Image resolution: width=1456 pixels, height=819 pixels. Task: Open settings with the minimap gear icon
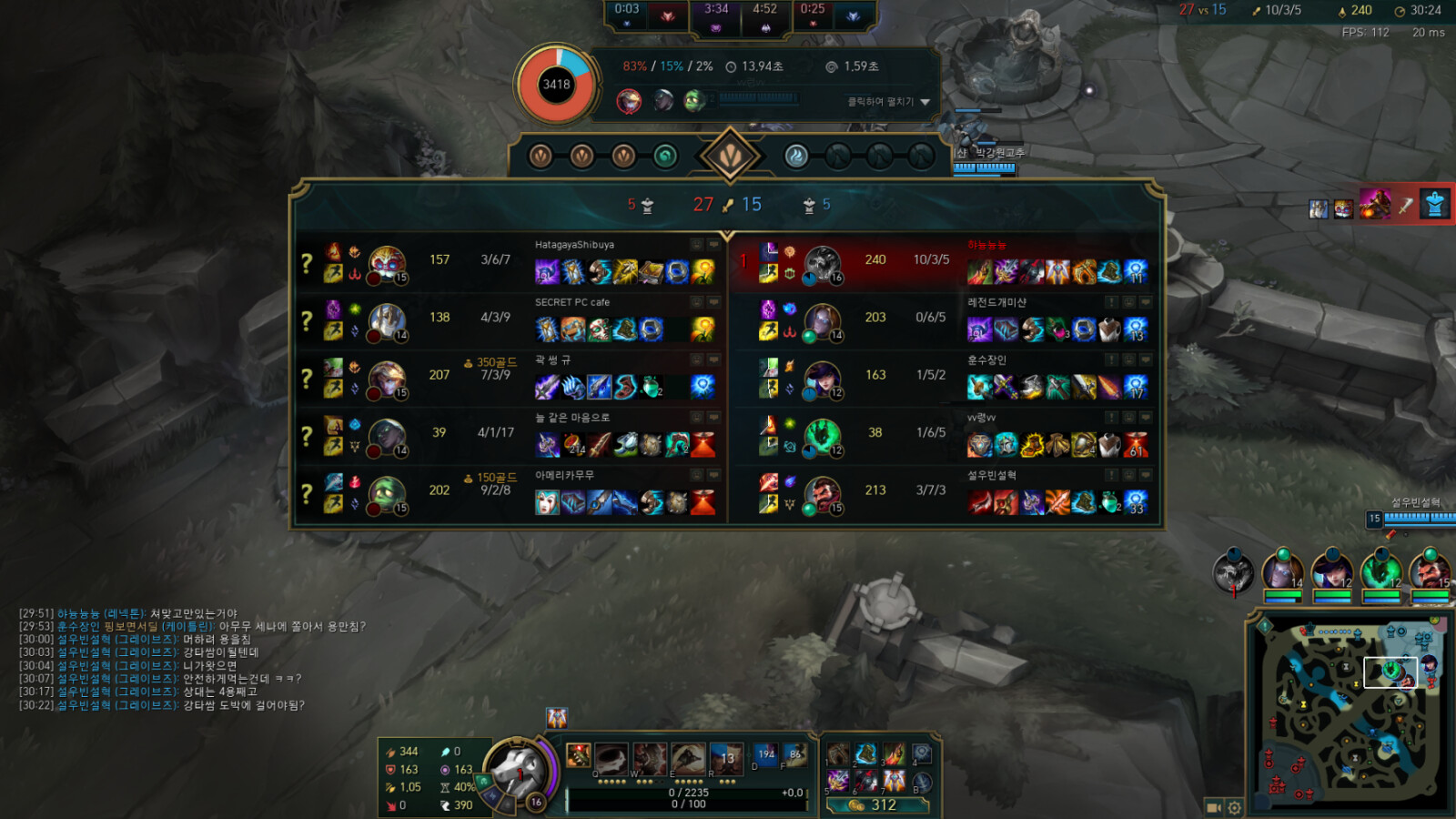click(1235, 807)
